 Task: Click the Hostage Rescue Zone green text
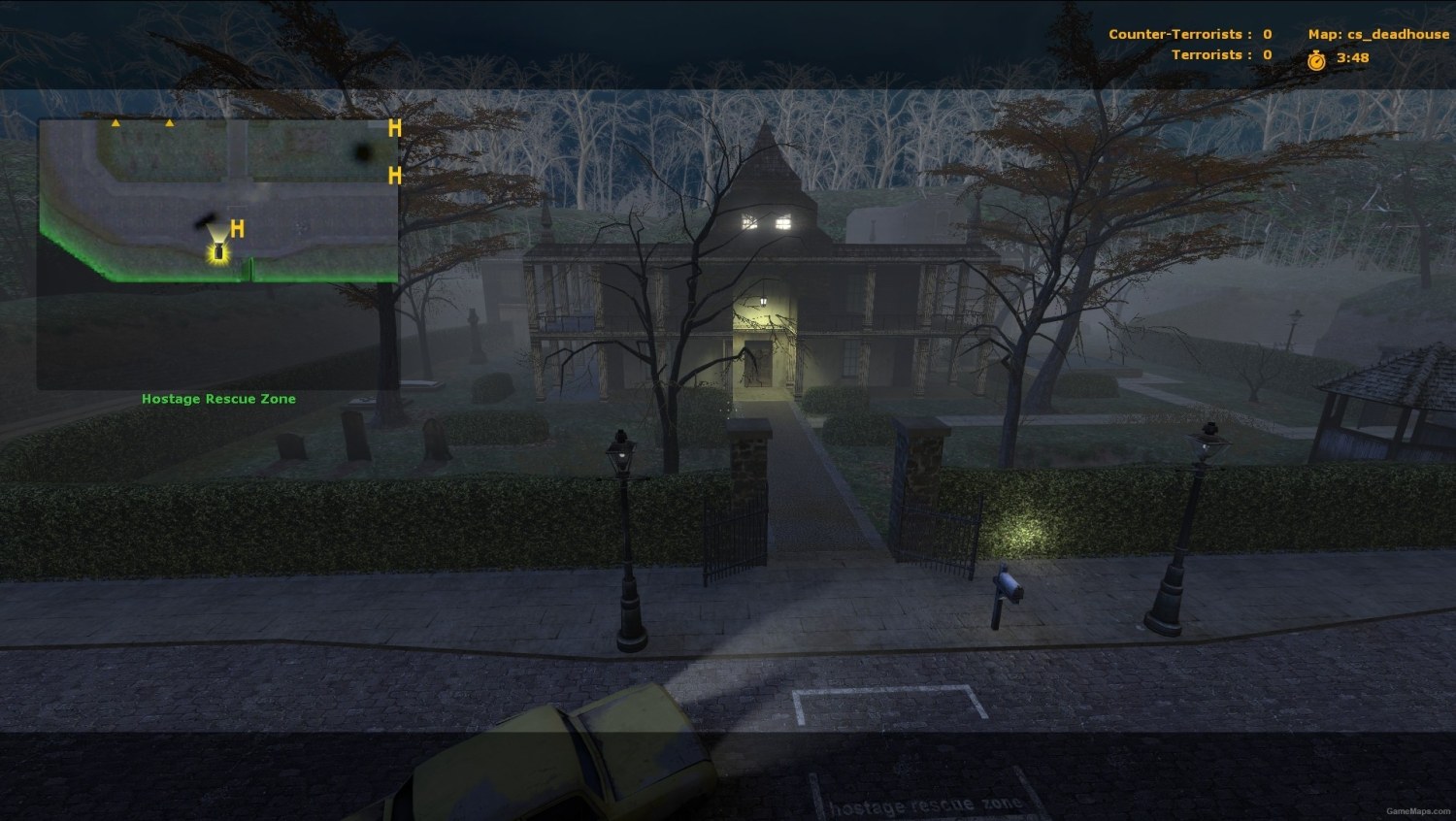click(217, 398)
